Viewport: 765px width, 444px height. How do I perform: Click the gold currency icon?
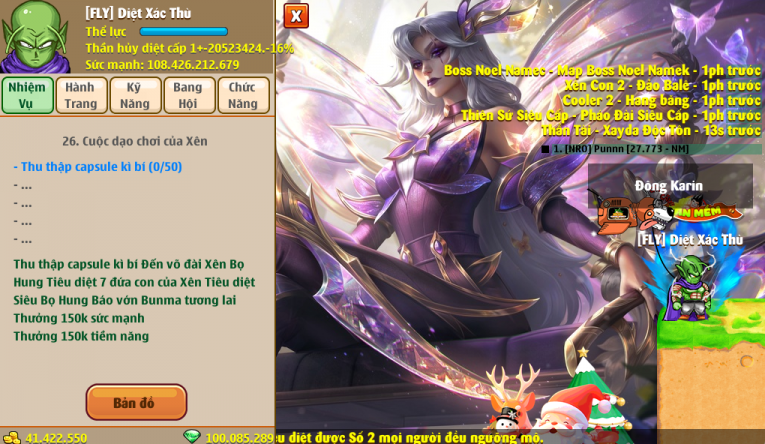pos(12,437)
